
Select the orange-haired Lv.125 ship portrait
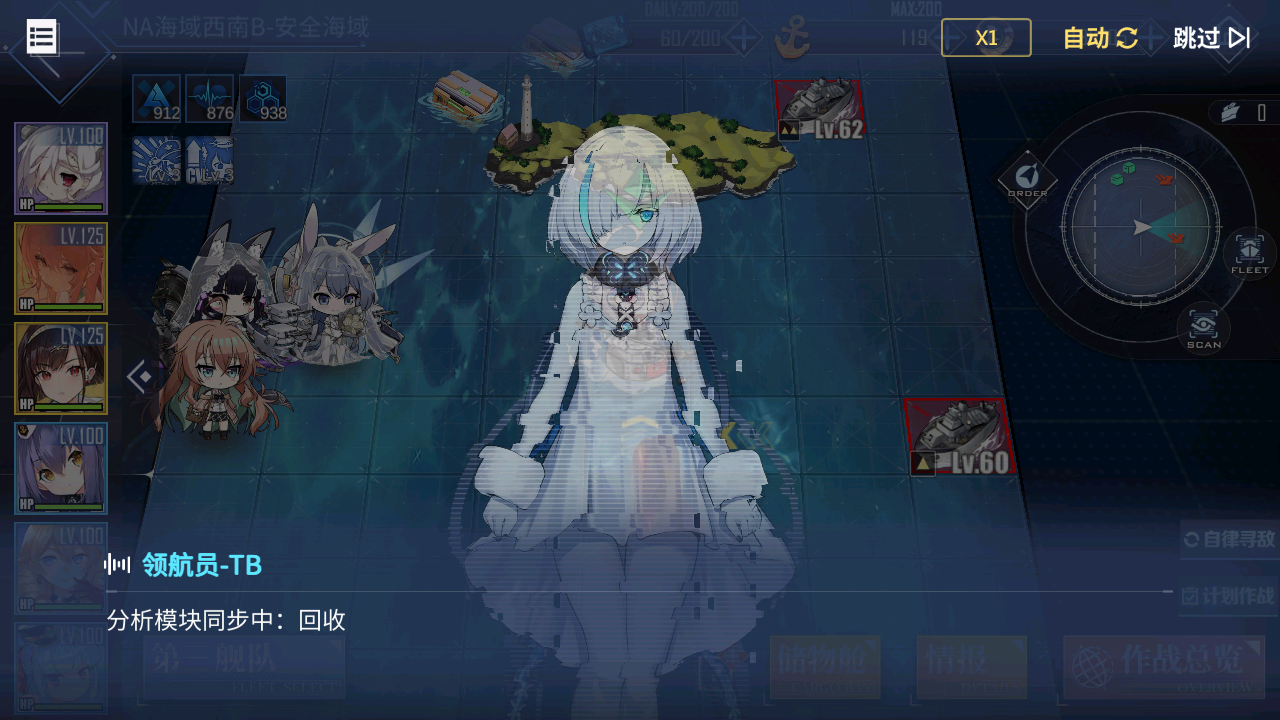tap(61, 268)
